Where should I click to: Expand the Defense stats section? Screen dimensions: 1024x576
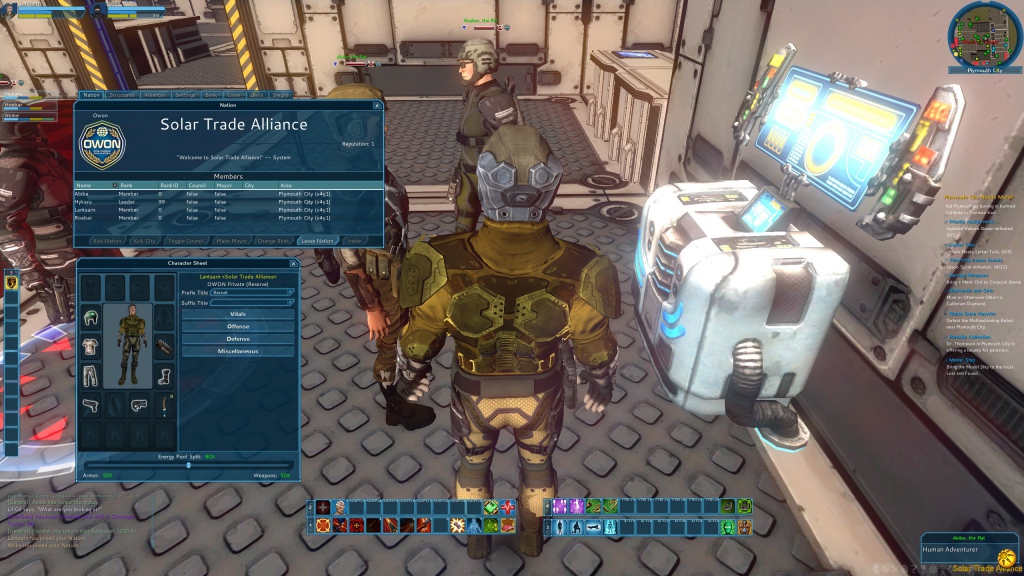238,339
